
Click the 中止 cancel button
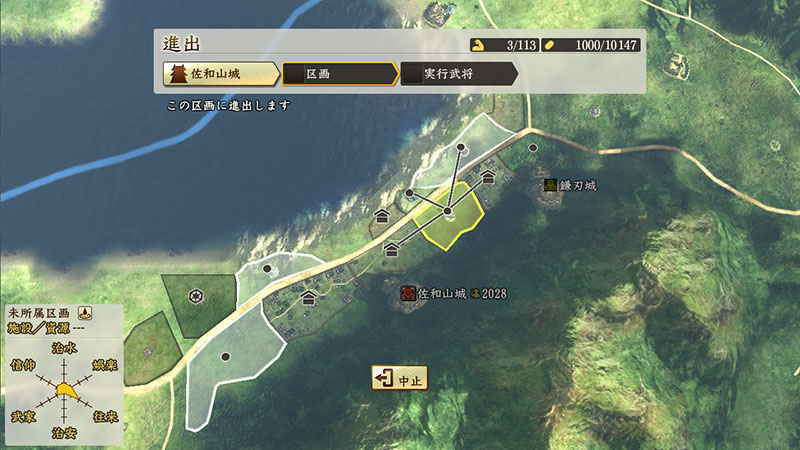coord(399,379)
